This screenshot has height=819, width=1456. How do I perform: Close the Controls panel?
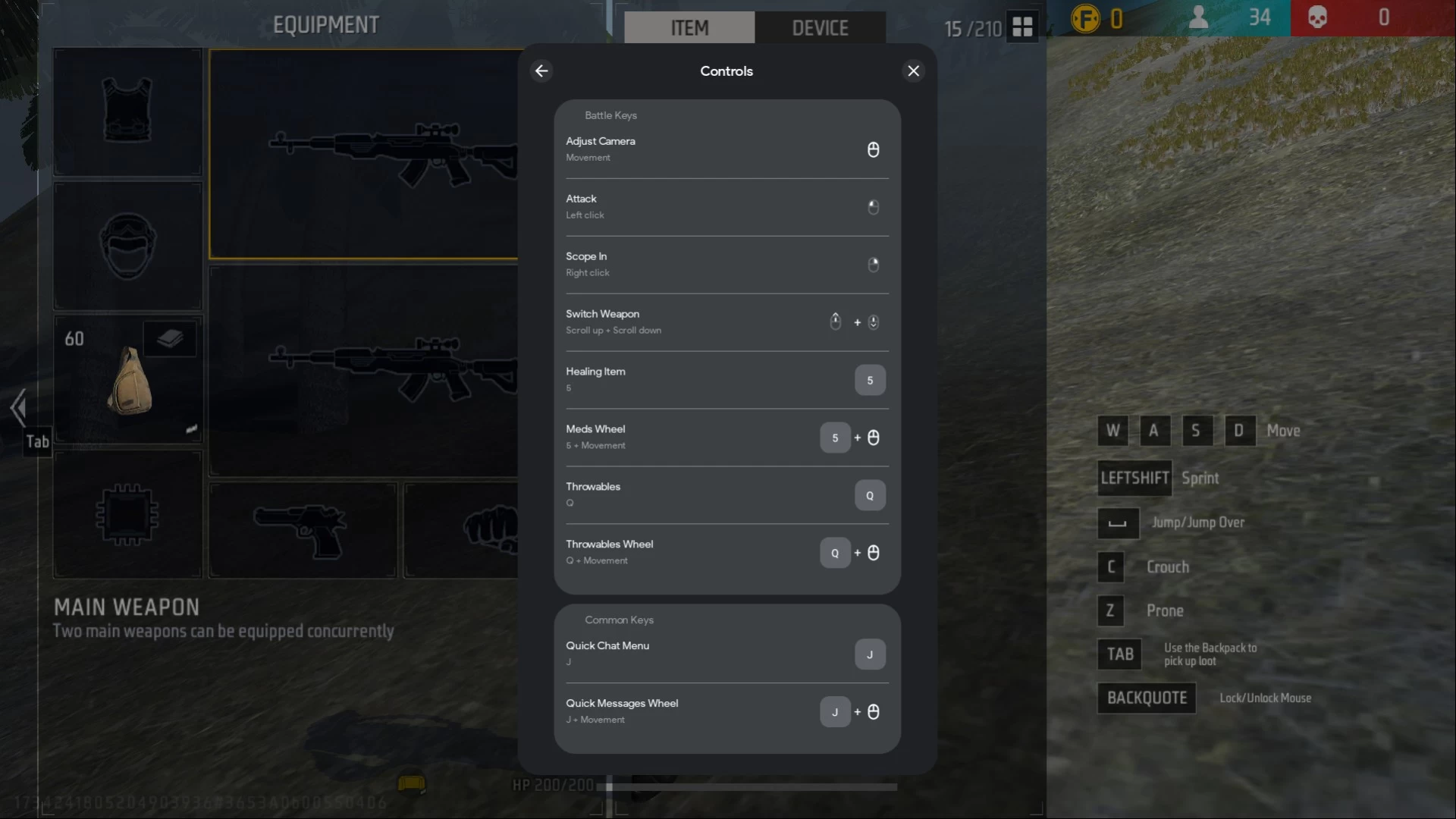click(x=913, y=71)
